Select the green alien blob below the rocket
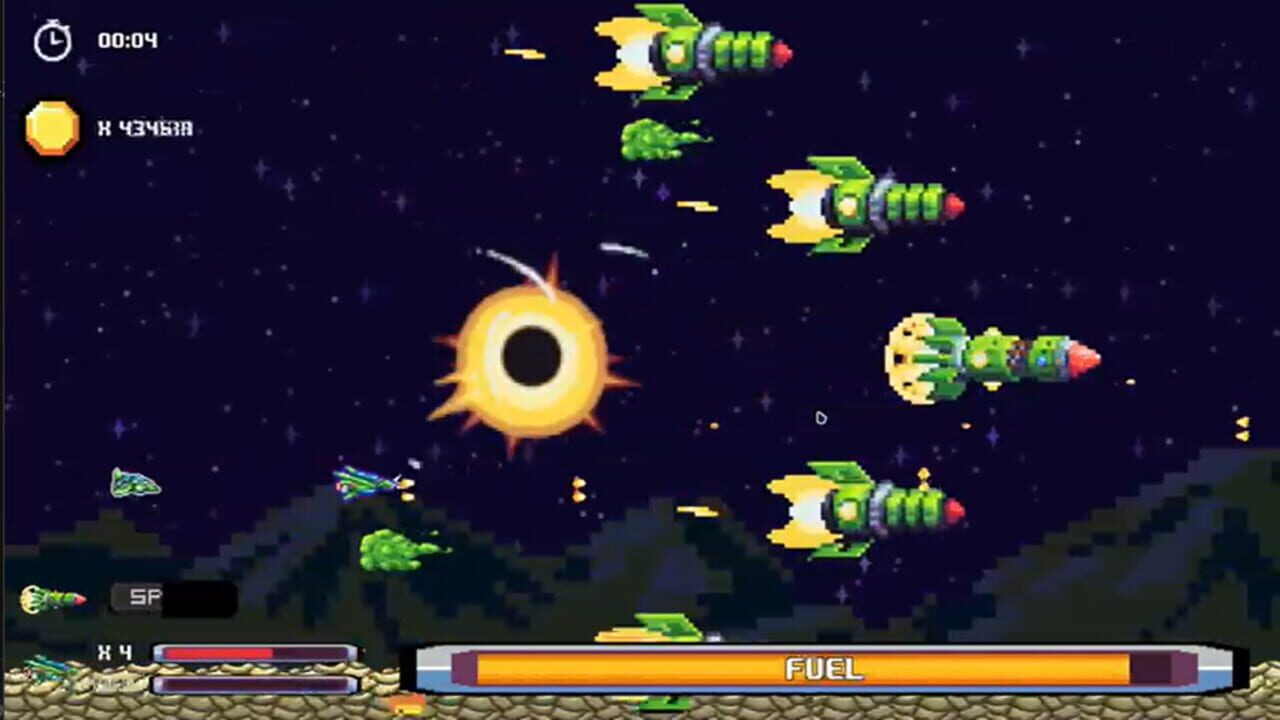 (x=650, y=140)
